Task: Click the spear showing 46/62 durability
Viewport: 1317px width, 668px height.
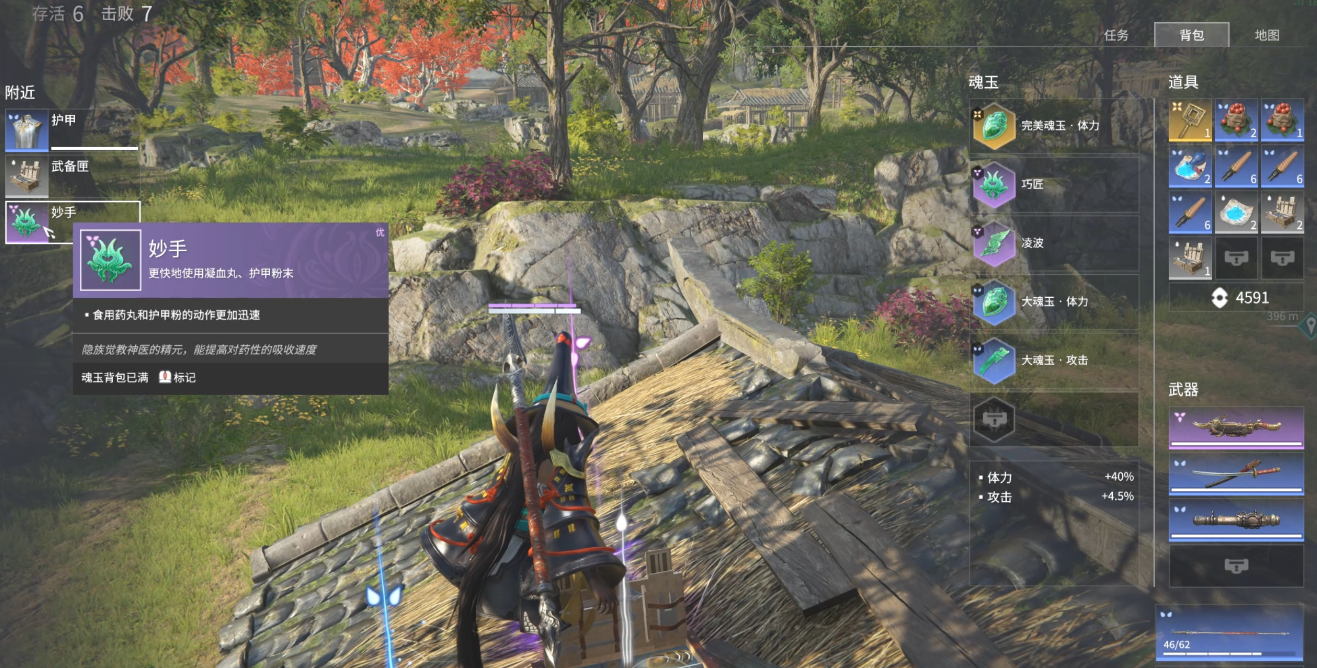Action: coord(1229,631)
